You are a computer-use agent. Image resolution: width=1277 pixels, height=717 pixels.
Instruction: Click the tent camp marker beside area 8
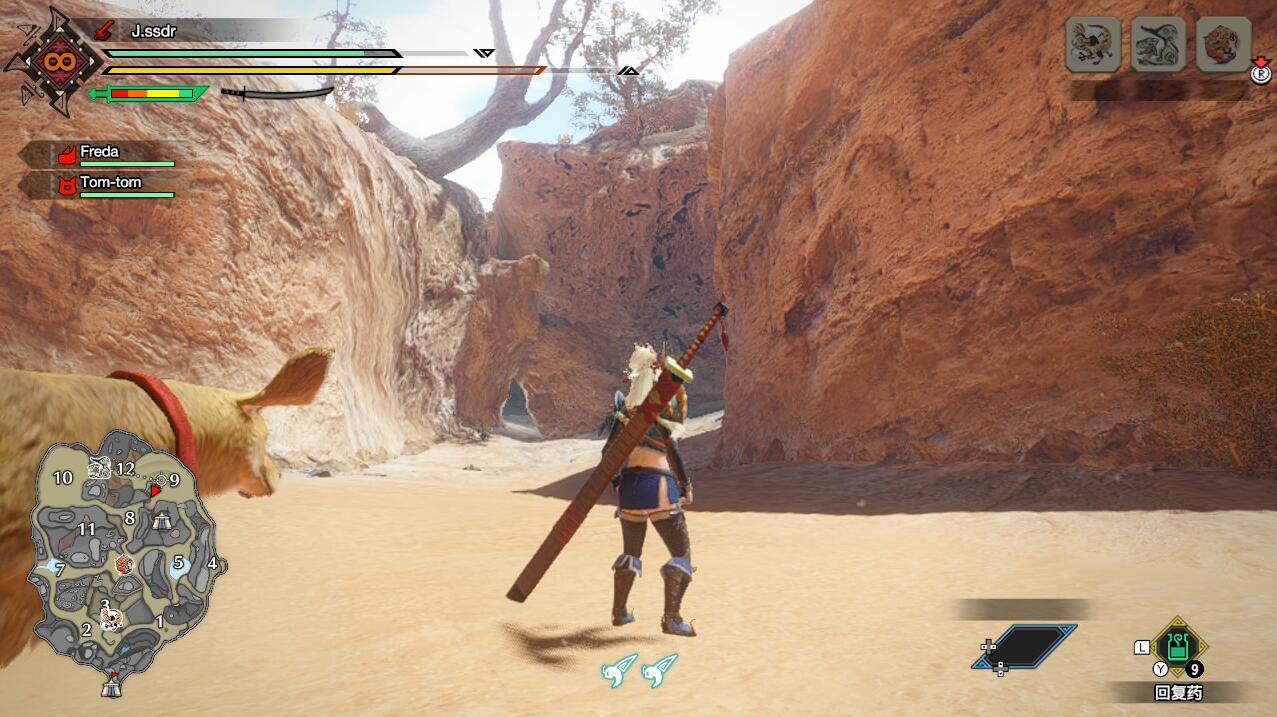(163, 519)
